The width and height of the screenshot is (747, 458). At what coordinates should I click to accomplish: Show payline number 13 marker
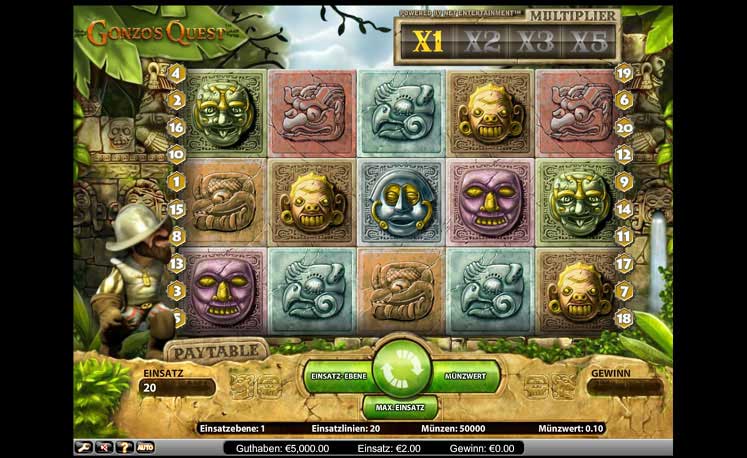pos(176,264)
